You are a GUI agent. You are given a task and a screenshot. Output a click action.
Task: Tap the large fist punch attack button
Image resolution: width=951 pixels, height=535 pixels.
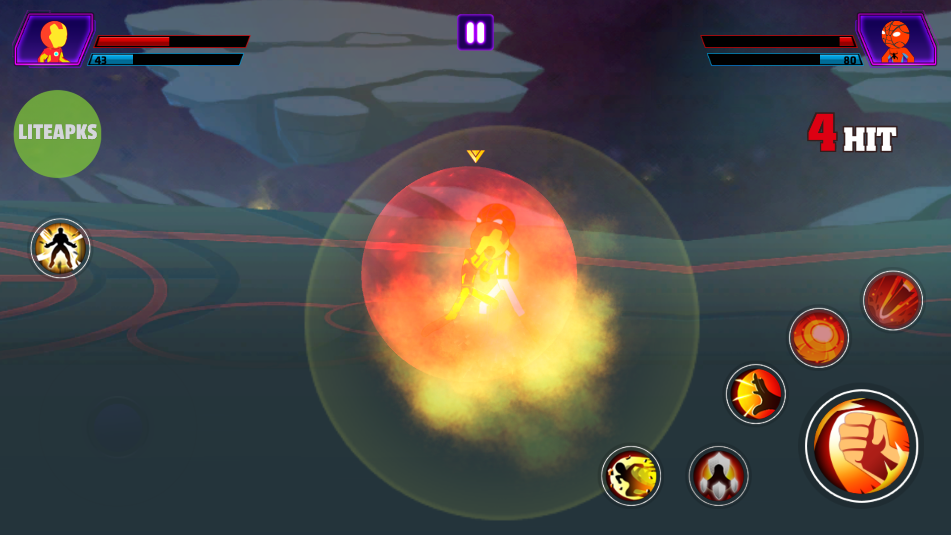tap(861, 445)
